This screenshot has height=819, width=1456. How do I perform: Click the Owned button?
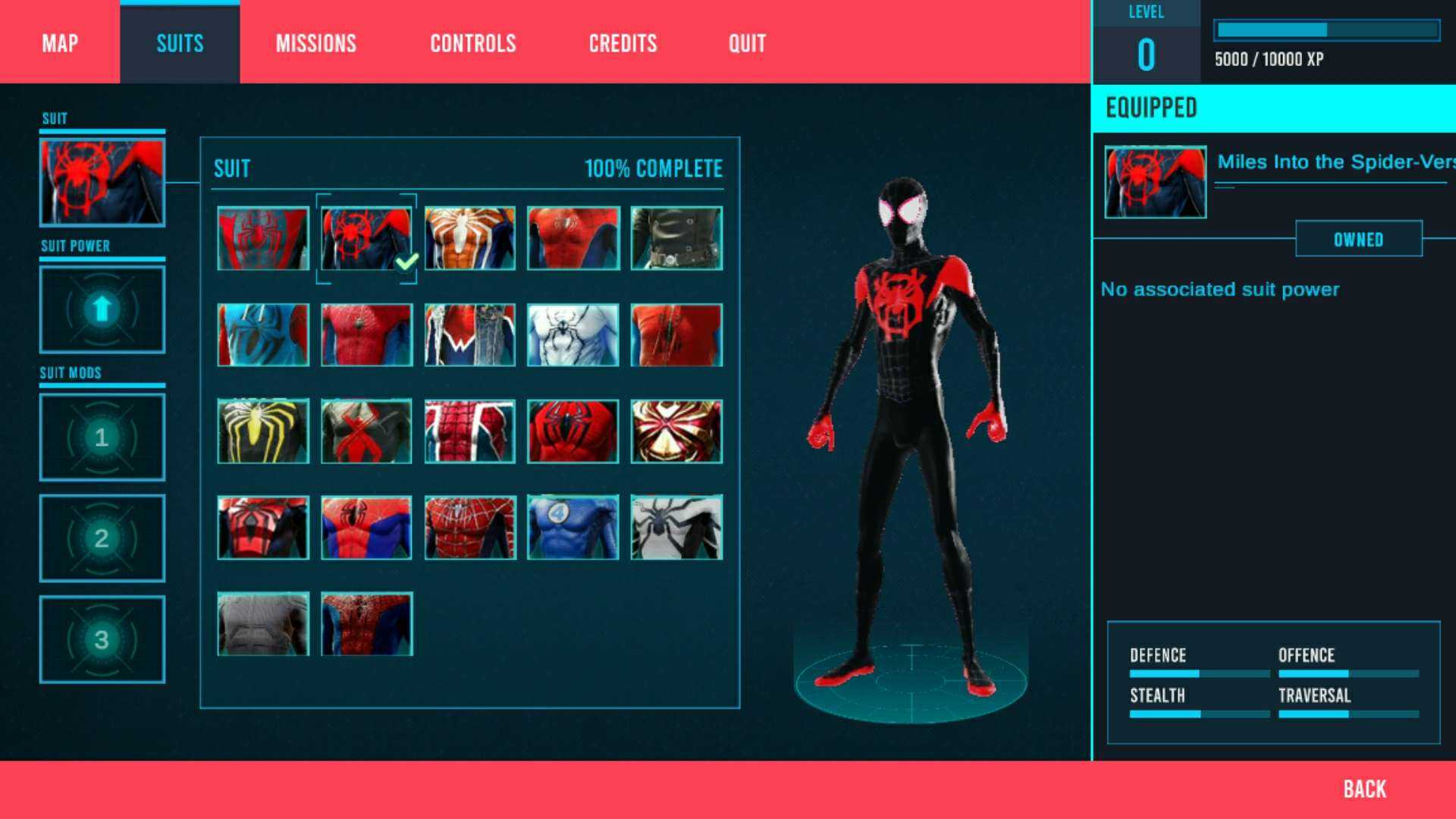[x=1358, y=240]
